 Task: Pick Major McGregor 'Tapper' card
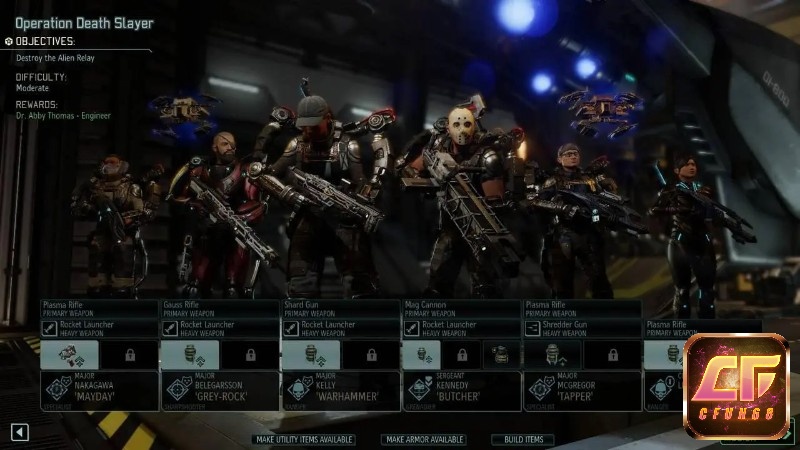(x=582, y=391)
